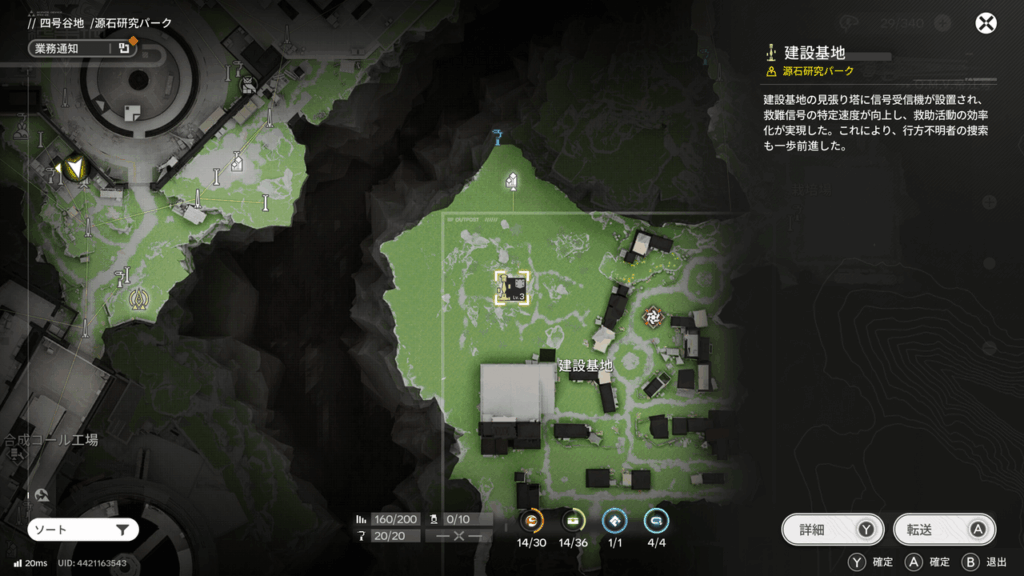
Task: Teleport using the 転送 button
Action: point(945,530)
